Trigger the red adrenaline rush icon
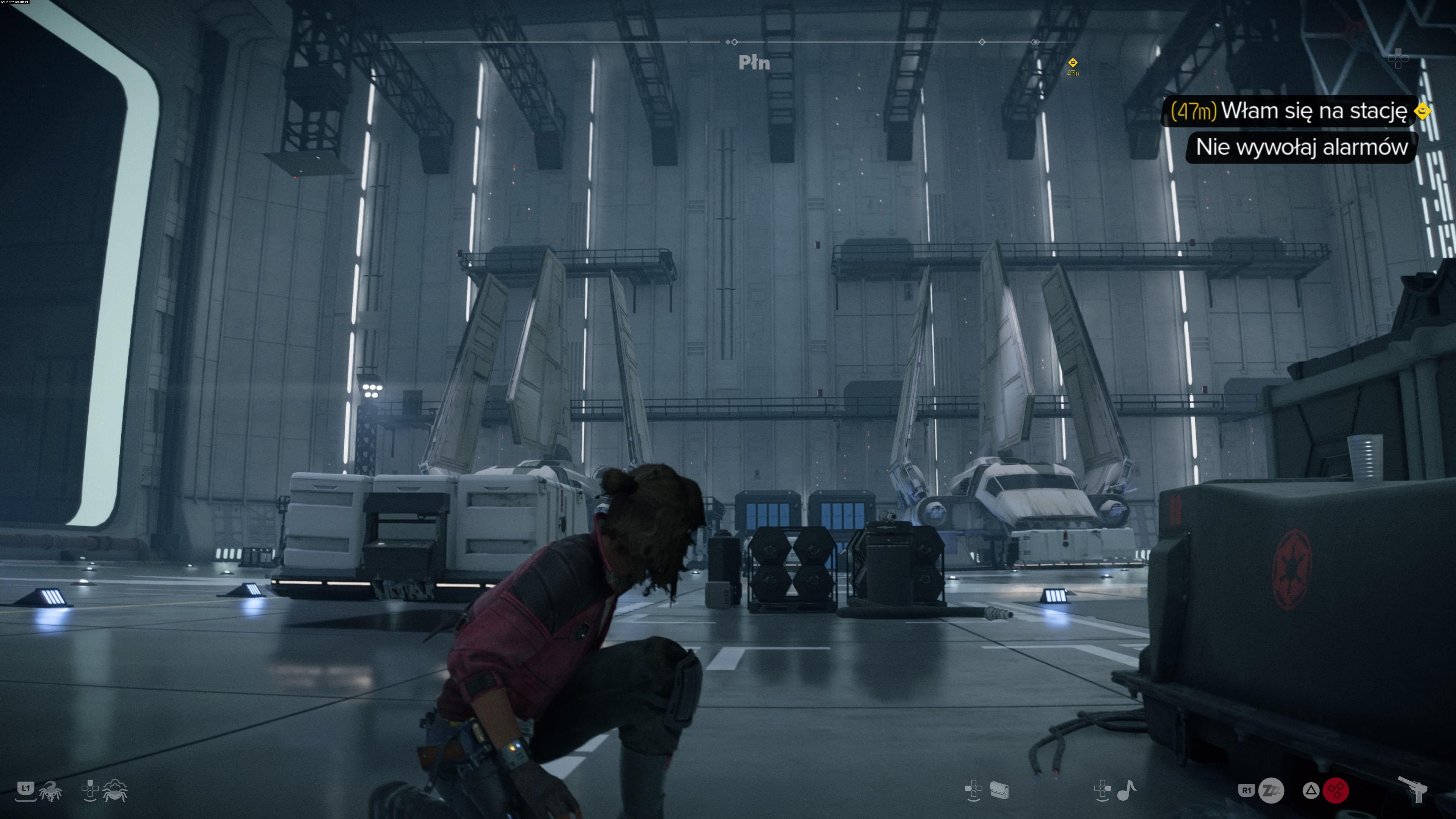This screenshot has height=819, width=1456. point(1336,790)
